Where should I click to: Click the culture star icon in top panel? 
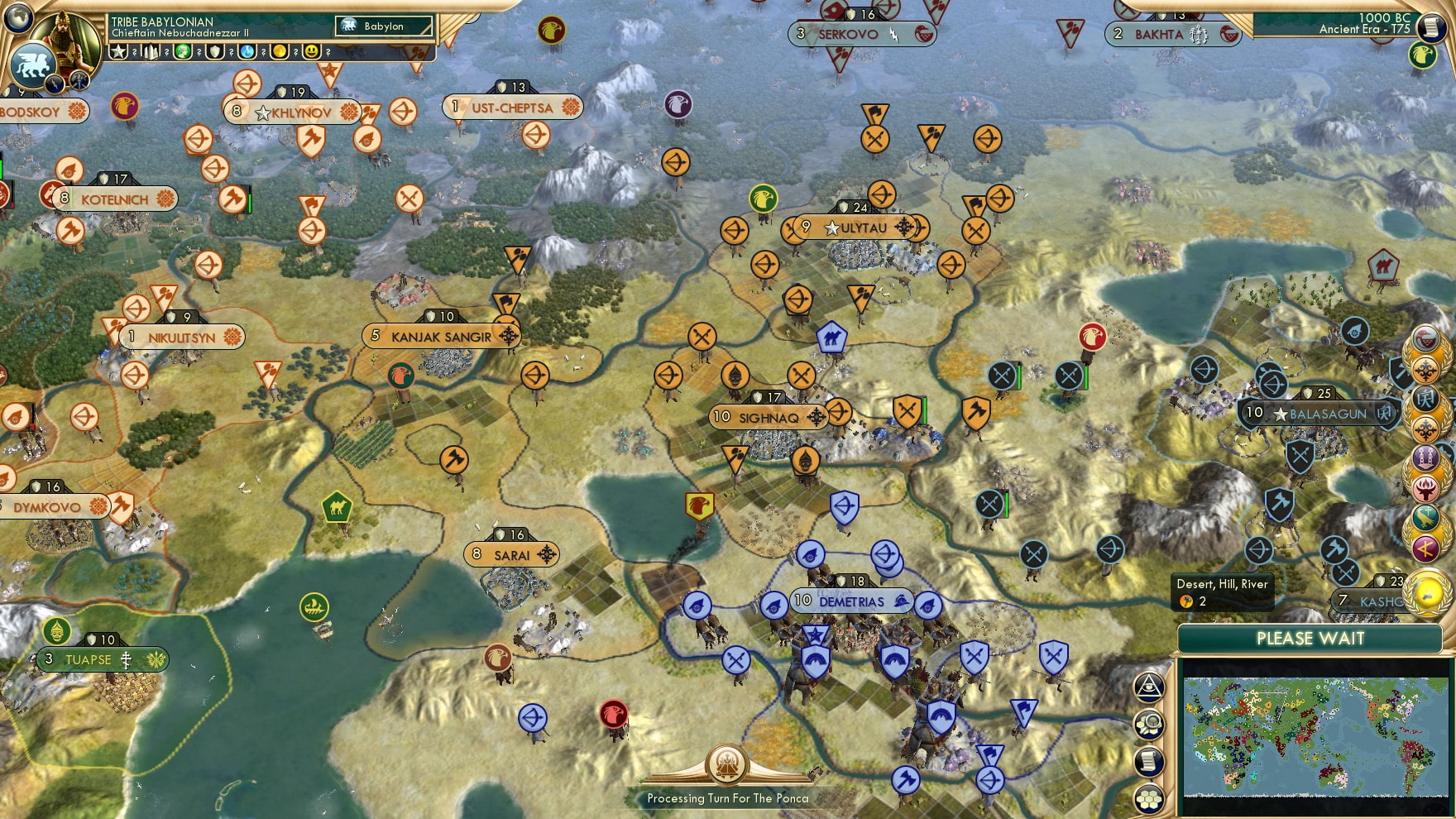(117, 51)
